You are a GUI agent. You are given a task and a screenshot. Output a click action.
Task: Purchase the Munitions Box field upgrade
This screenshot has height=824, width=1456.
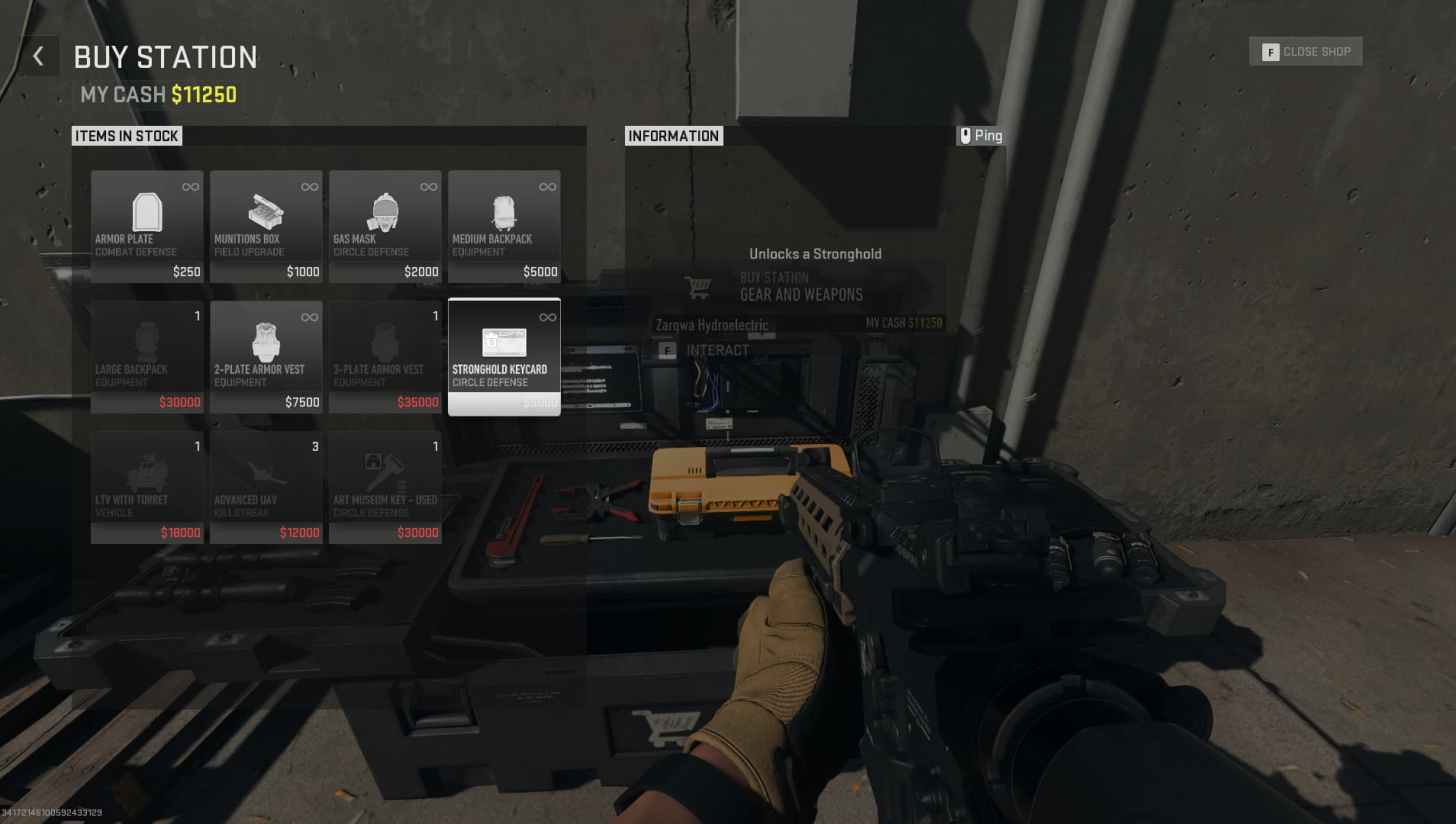pyautogui.click(x=266, y=227)
